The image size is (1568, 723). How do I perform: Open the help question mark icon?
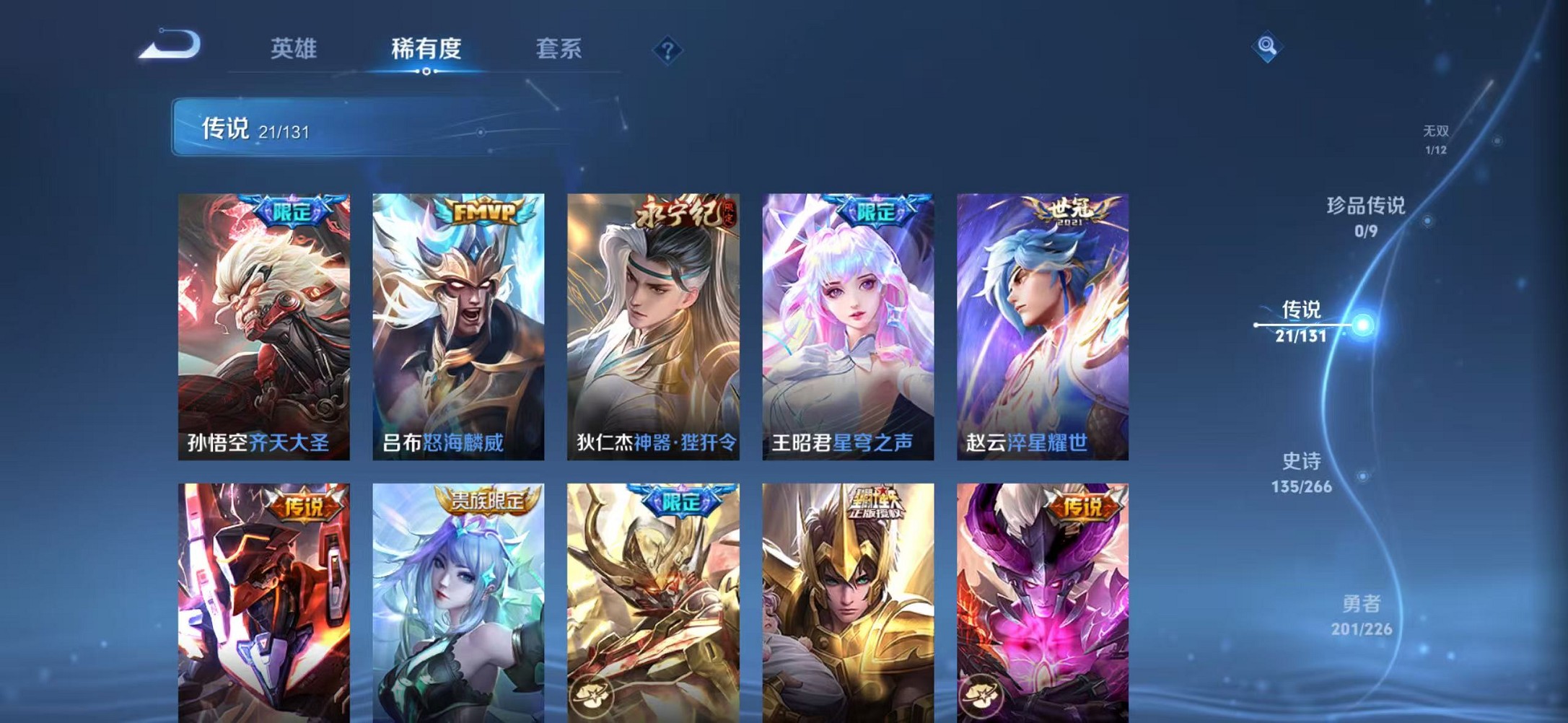pos(667,50)
